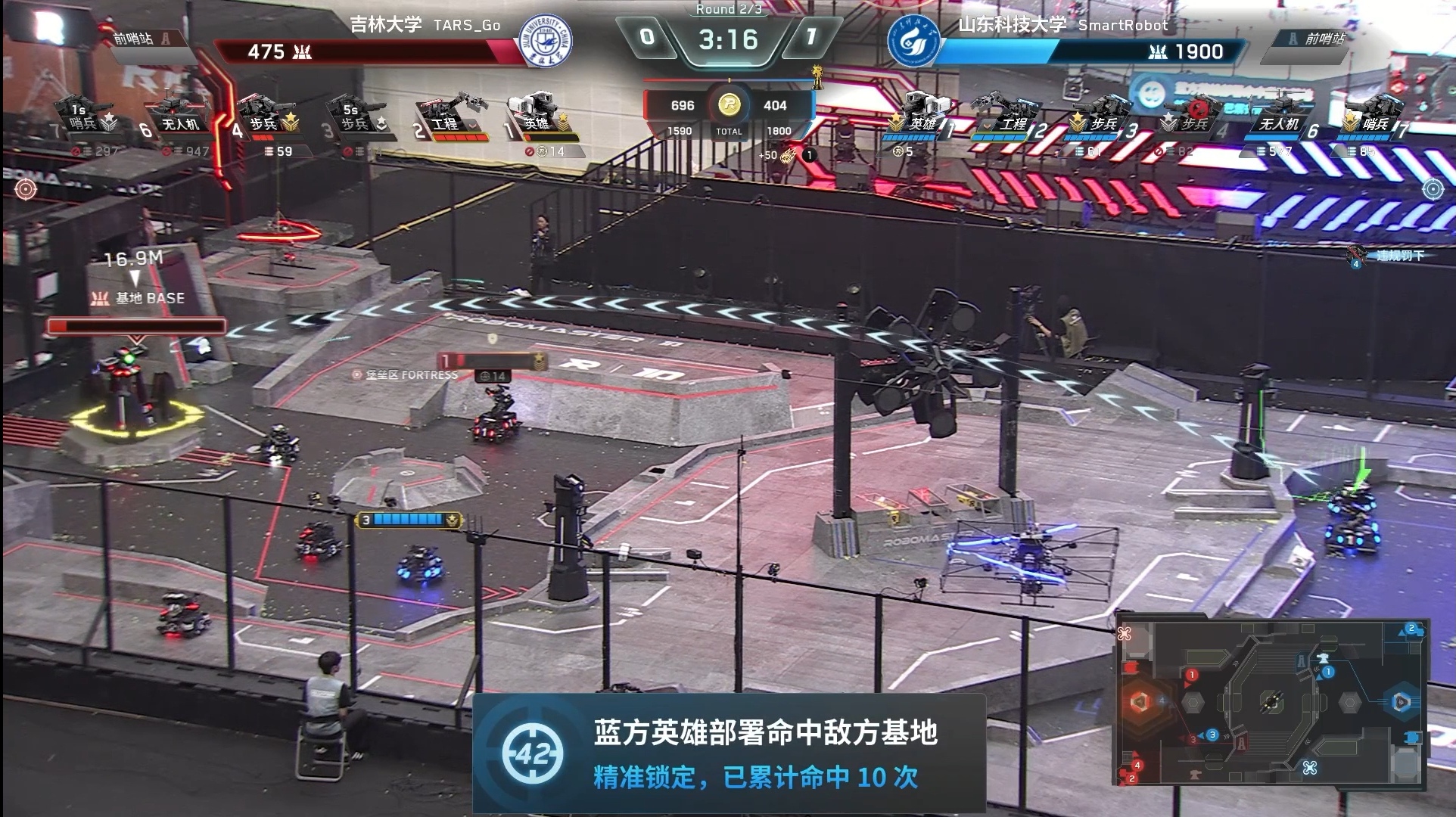Viewport: 1456px width, 817px height.
Task: Click the gold coin economy icon
Action: coord(729,104)
